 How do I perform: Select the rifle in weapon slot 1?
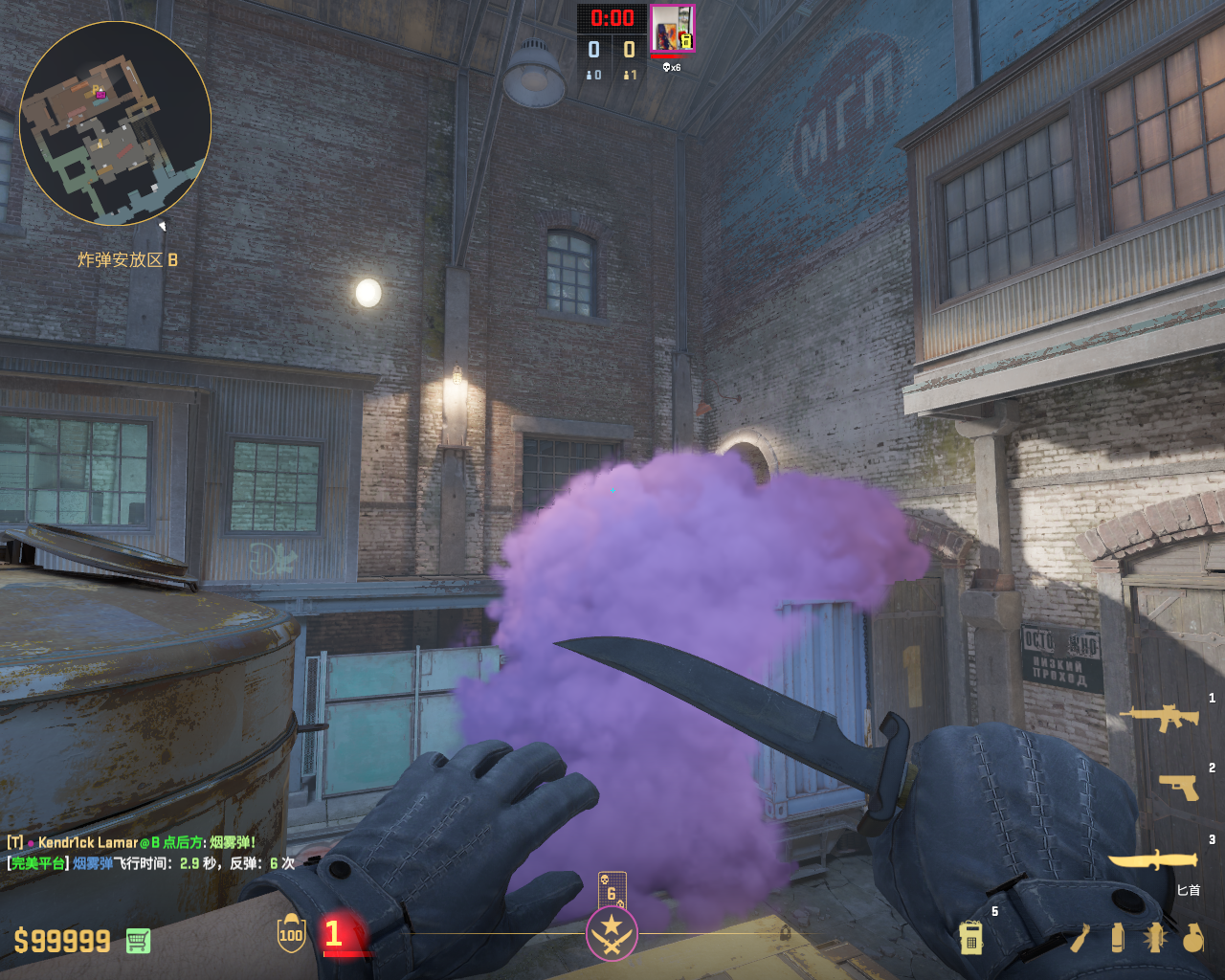(x=1159, y=716)
